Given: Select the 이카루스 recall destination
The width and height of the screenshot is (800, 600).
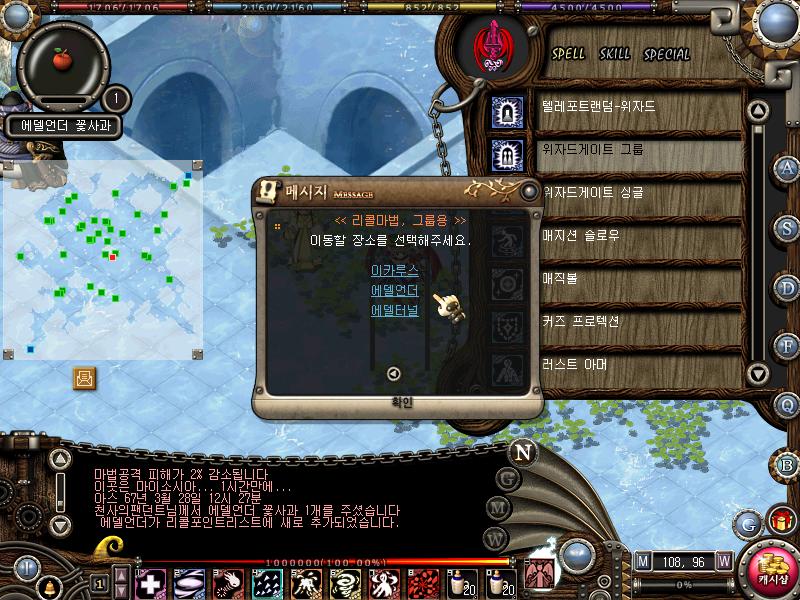Looking at the screenshot, I should click(394, 270).
